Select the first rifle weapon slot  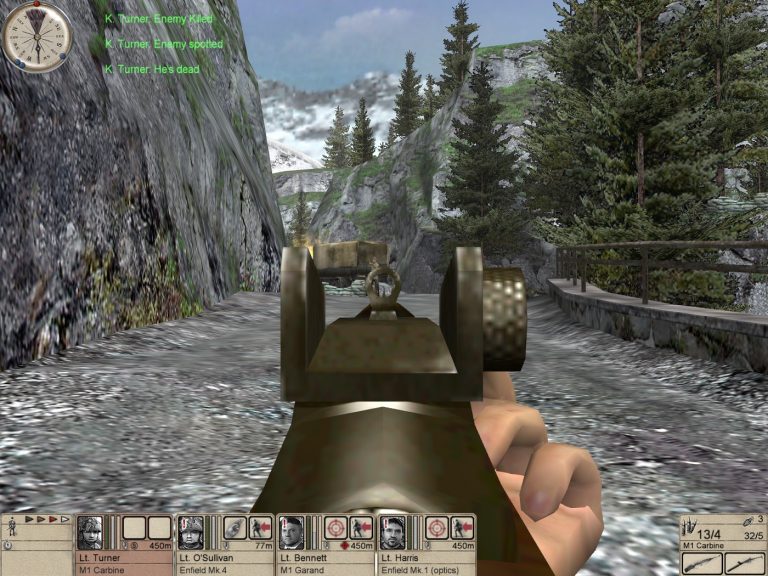coord(701,563)
